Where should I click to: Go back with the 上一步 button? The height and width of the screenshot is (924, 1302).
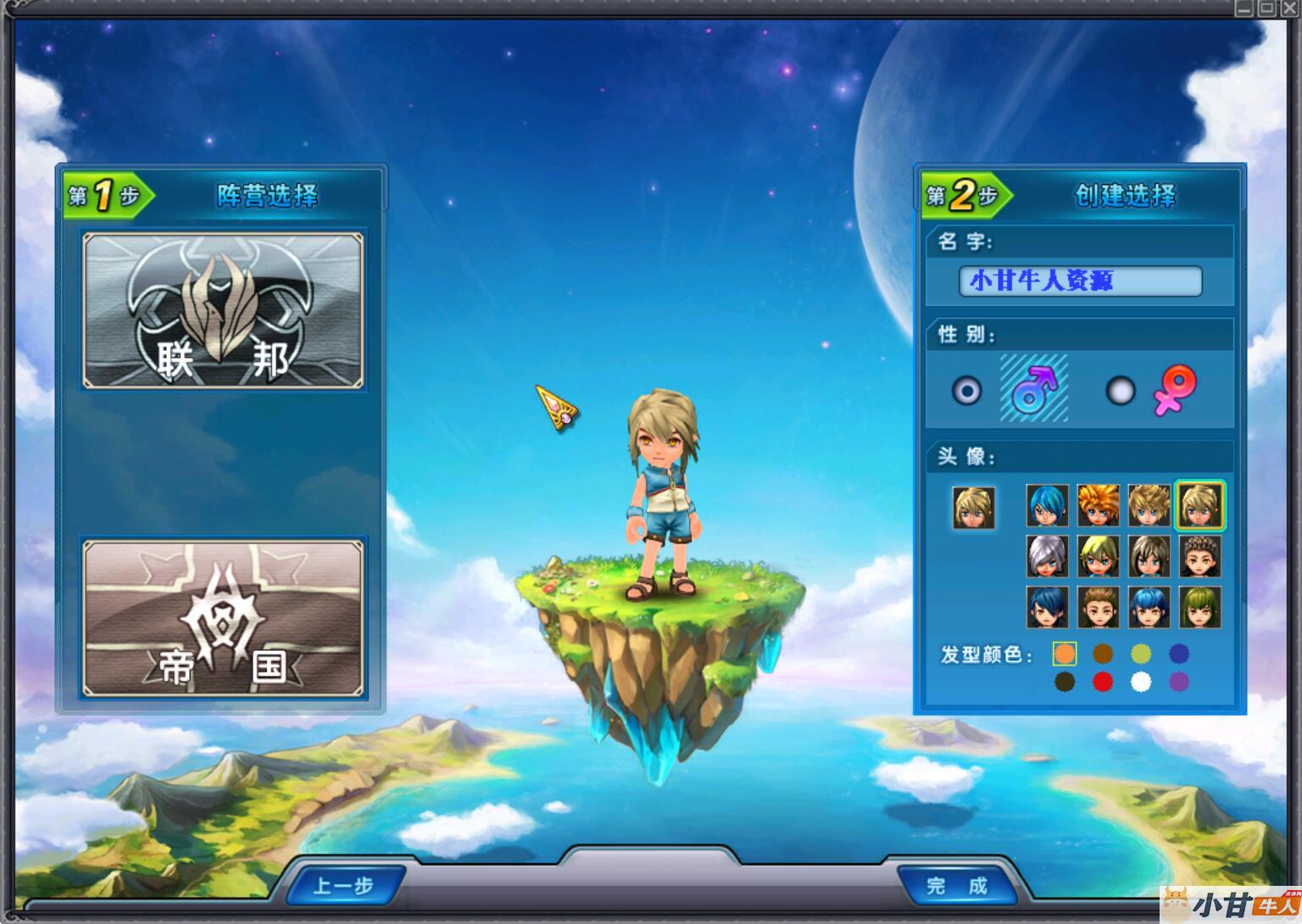(343, 886)
